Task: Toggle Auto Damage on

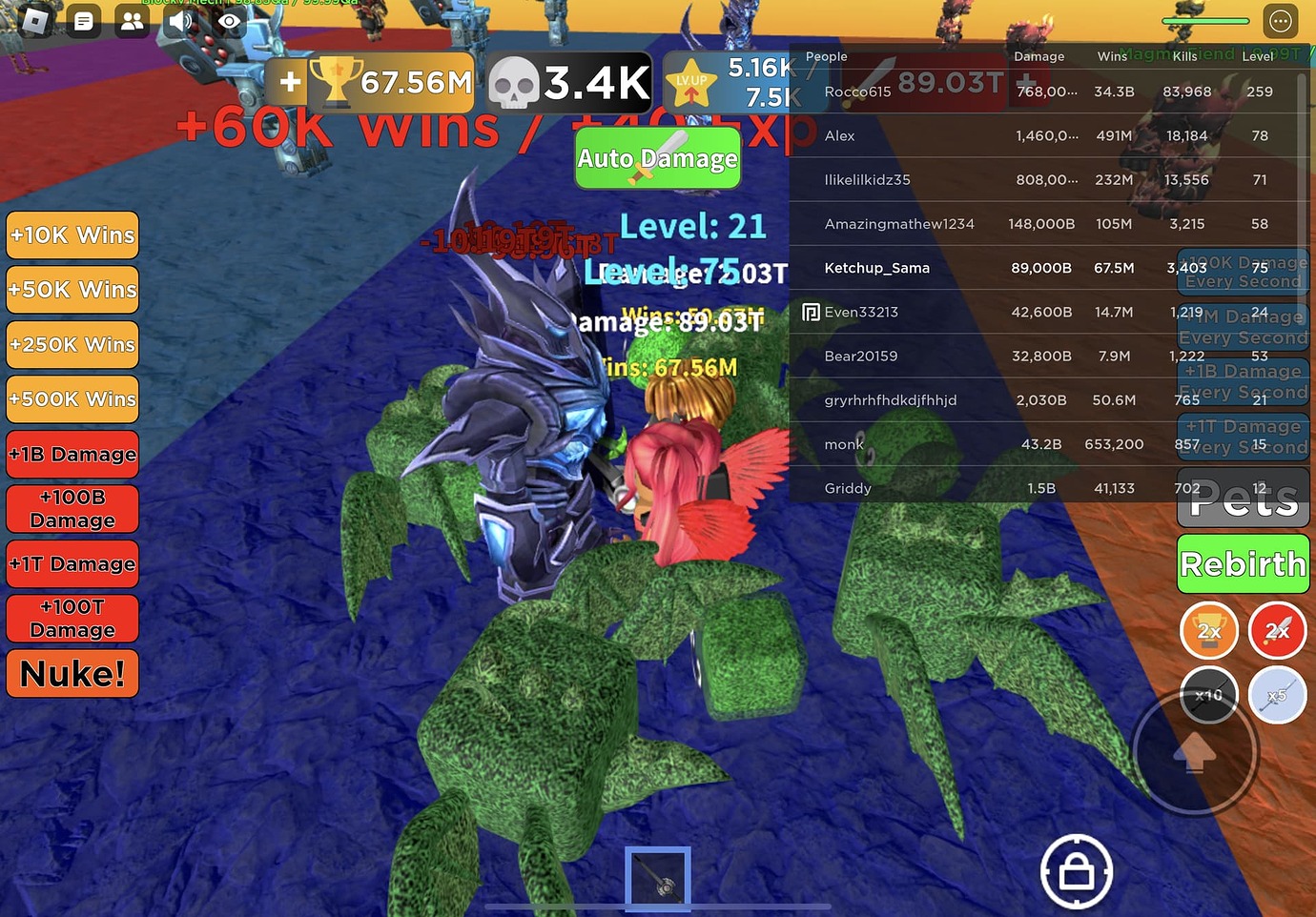Action: 658,158
